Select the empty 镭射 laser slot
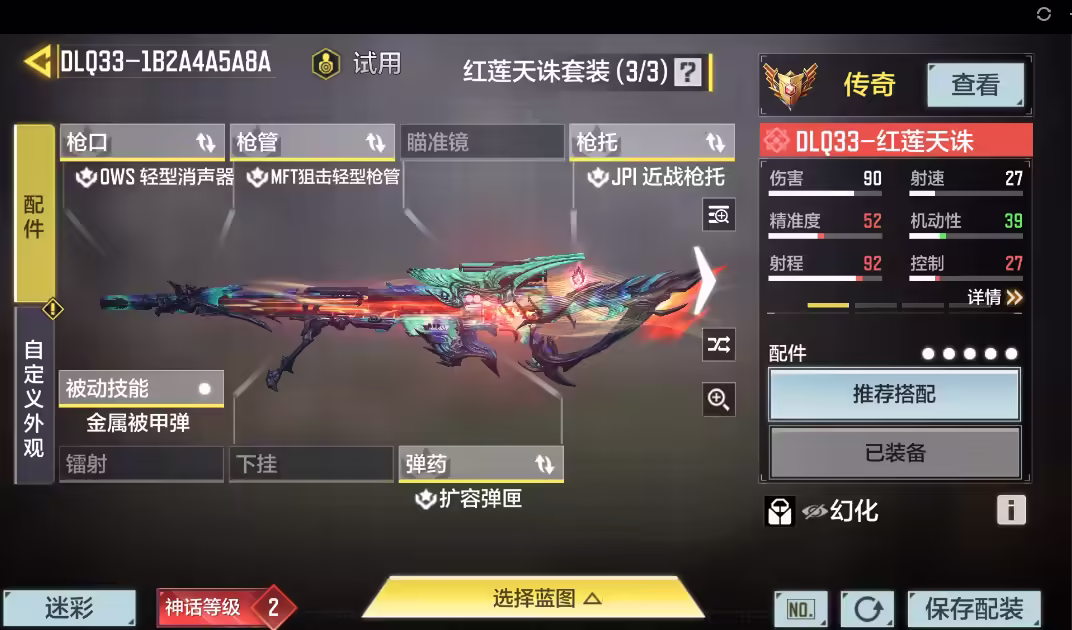The image size is (1072, 630). point(140,464)
